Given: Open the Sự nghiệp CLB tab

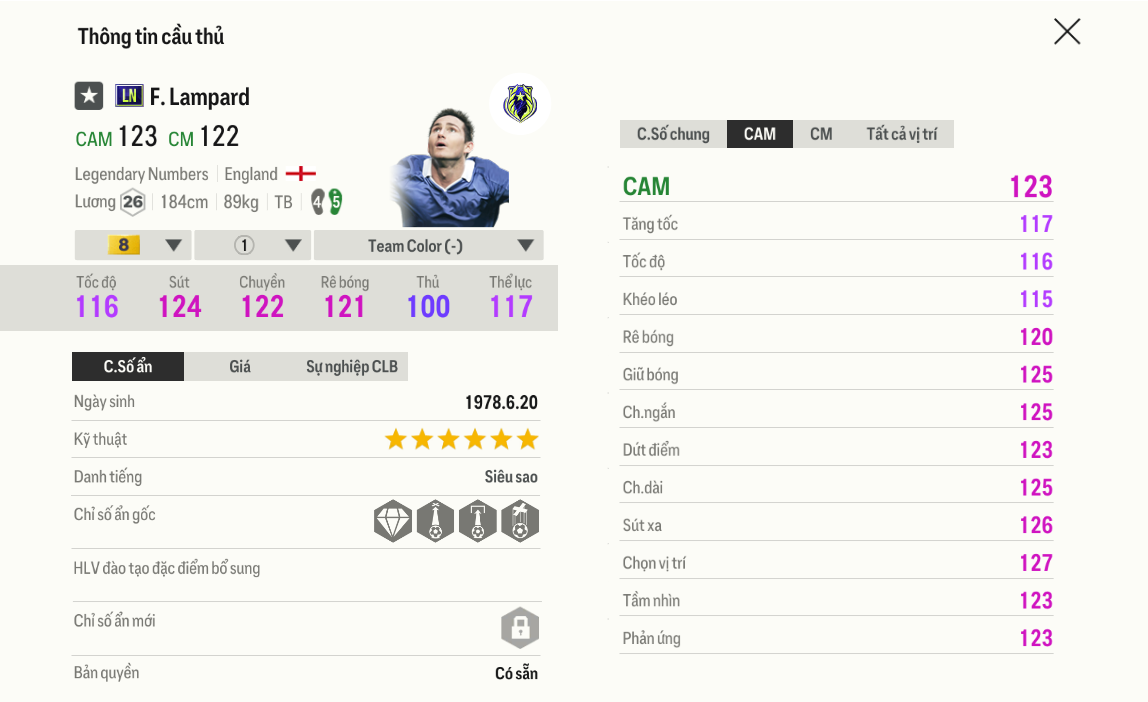Looking at the screenshot, I should coord(351,366).
